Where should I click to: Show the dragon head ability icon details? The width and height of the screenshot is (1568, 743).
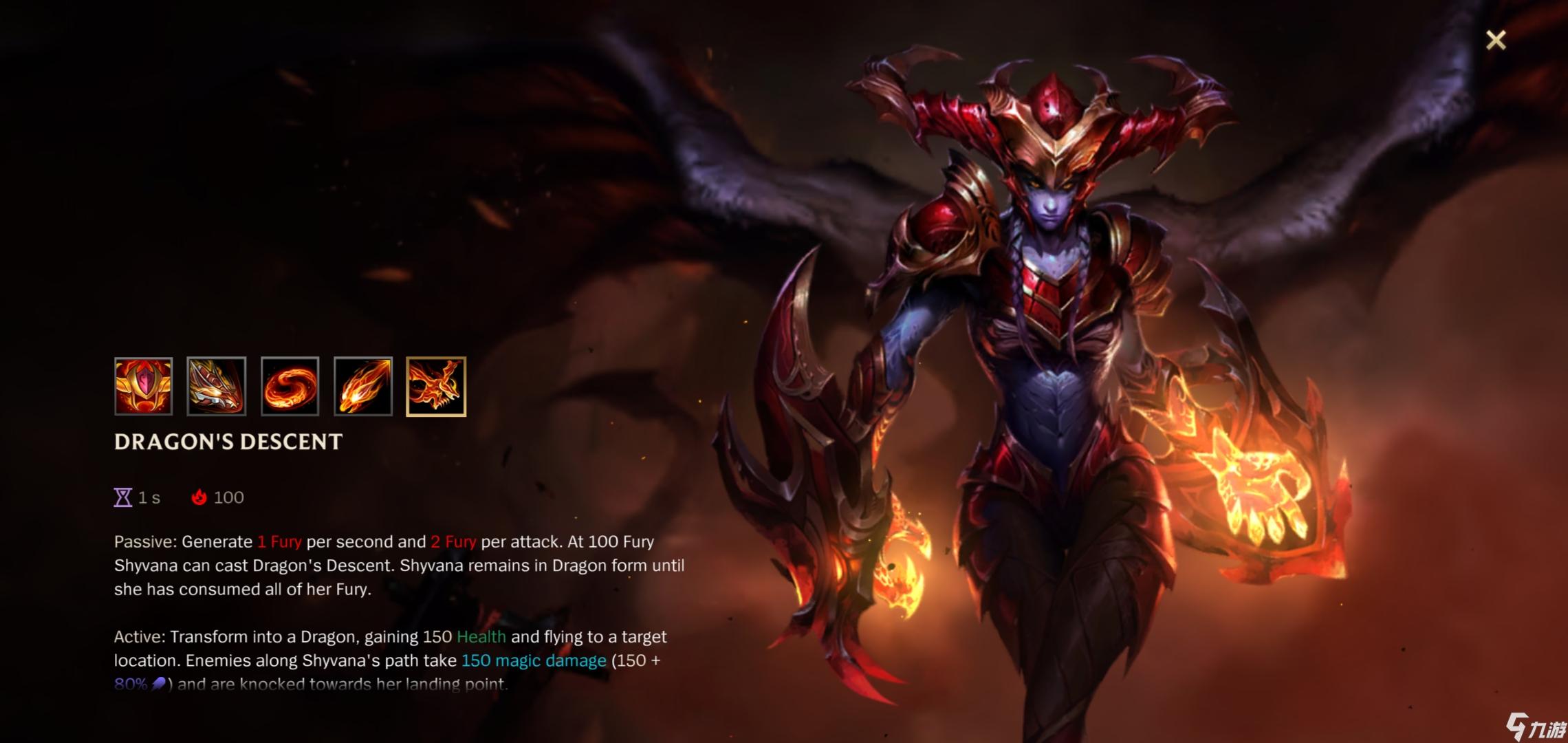(216, 387)
